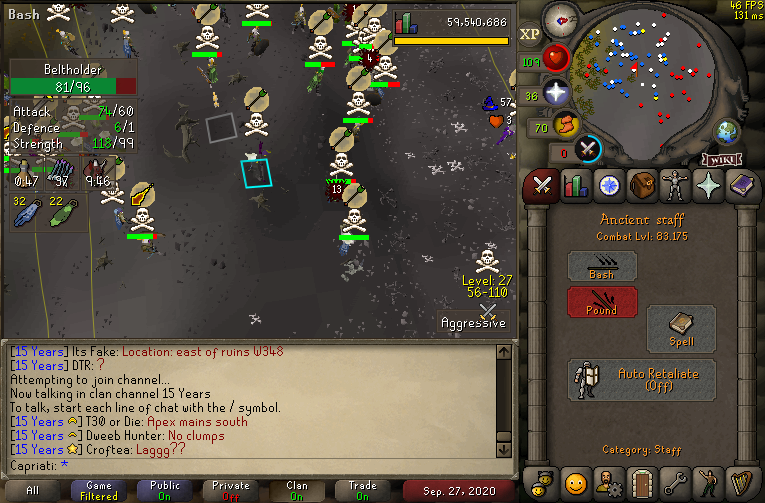Open the Inventory backpack tab

coord(642,186)
